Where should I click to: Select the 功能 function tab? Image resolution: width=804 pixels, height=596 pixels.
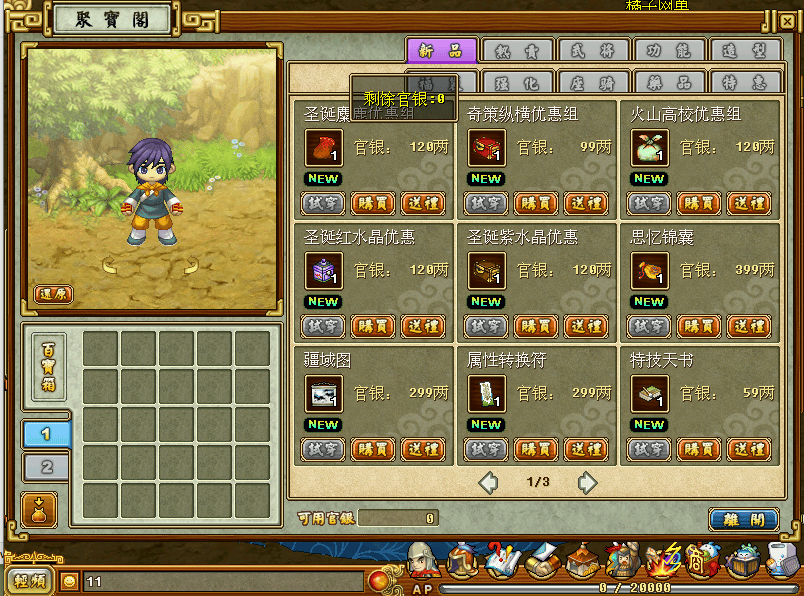pyautogui.click(x=669, y=50)
